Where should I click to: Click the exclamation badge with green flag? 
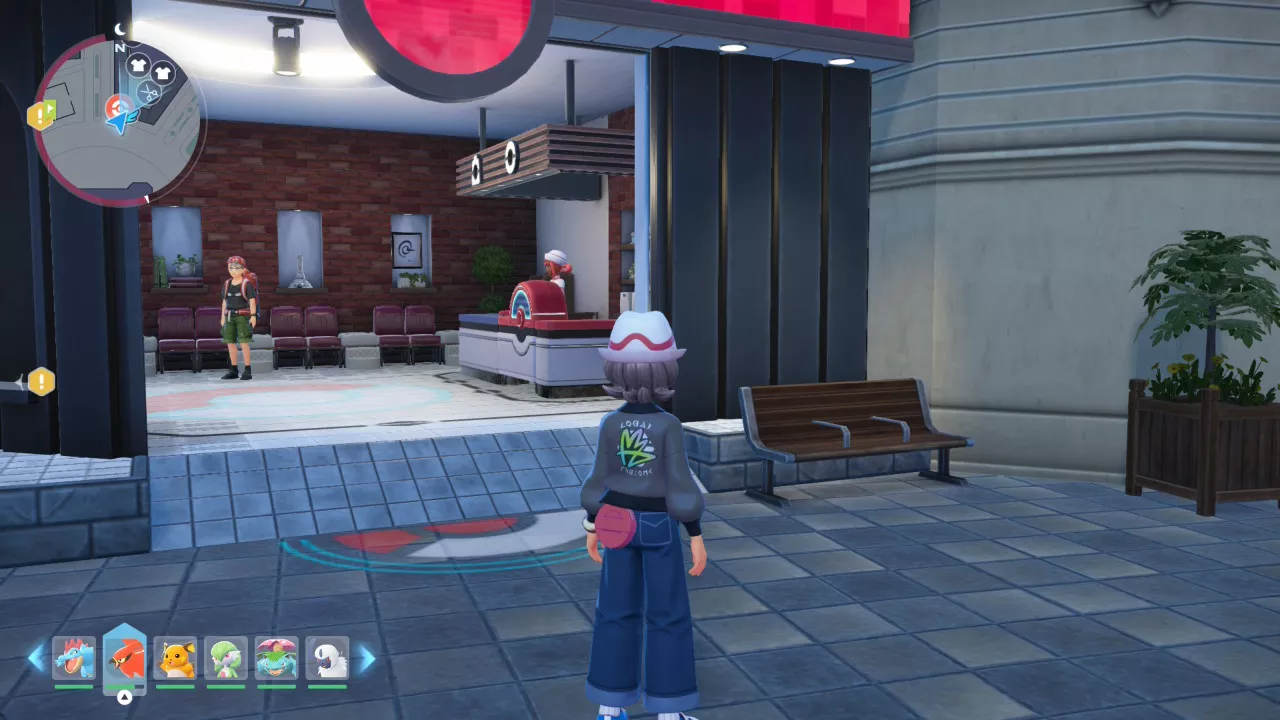pyautogui.click(x=43, y=112)
